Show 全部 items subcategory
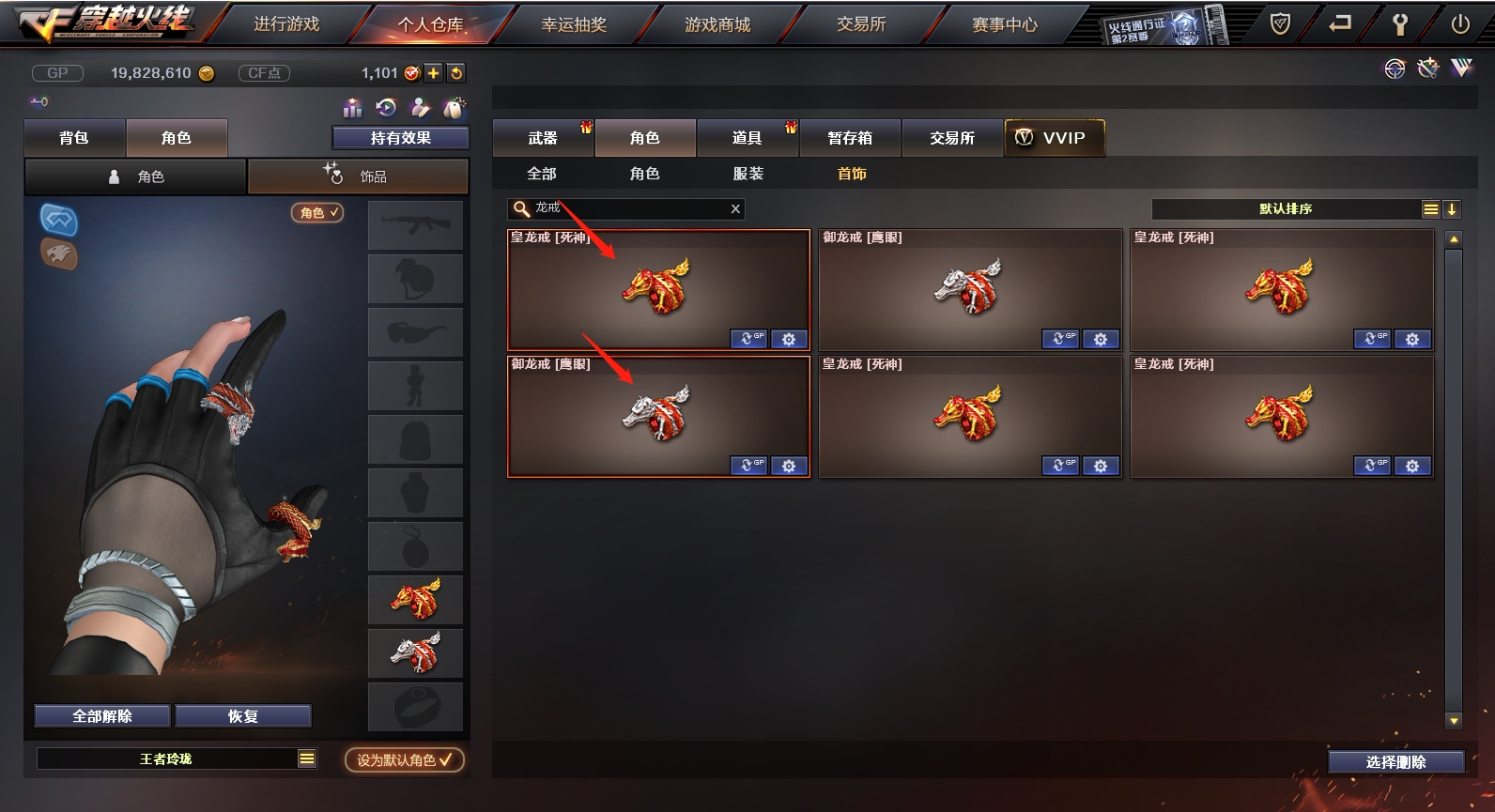 tap(542, 174)
